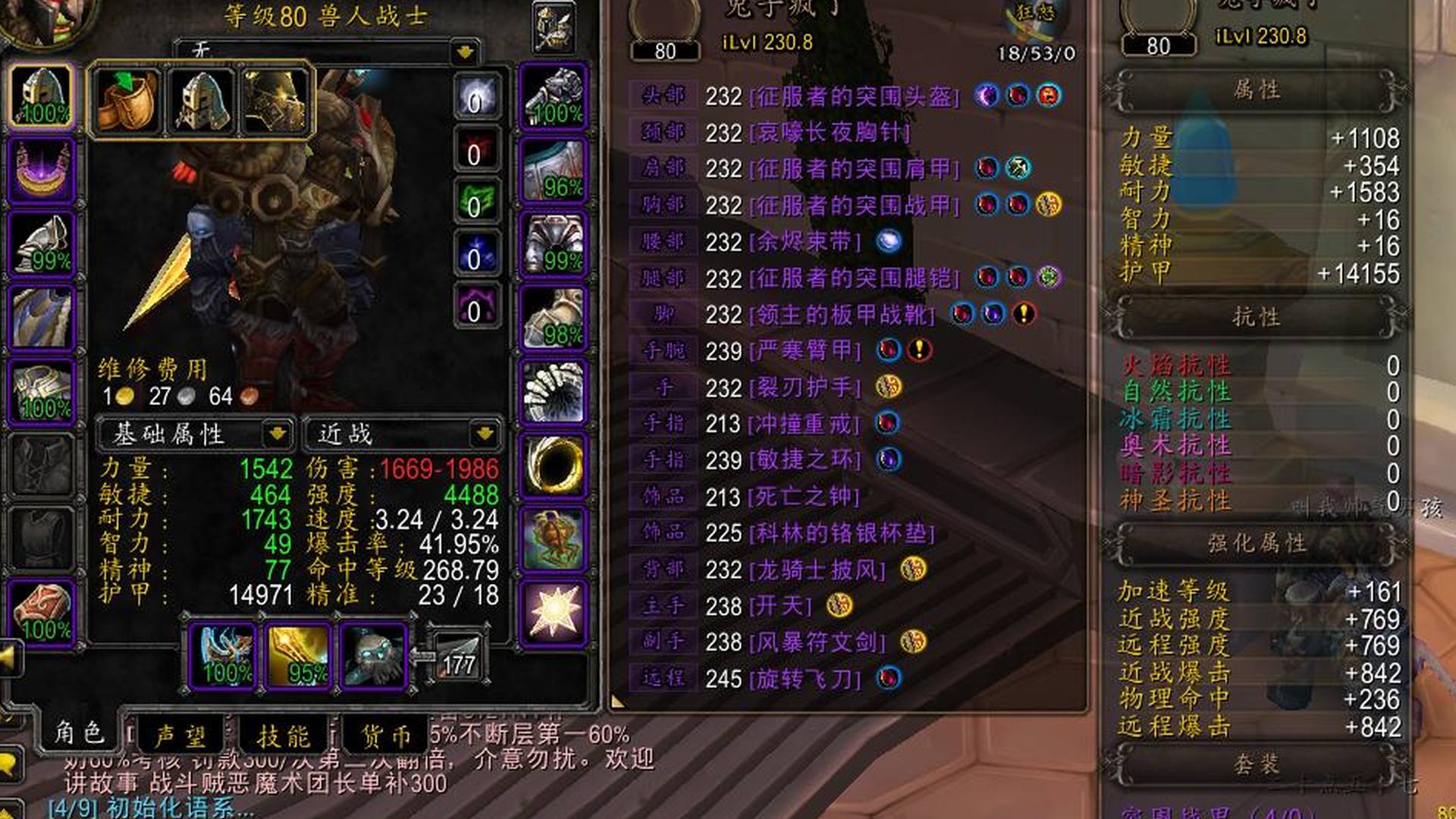Click the purple necklace equipment slot
1456x819 pixels.
click(42, 170)
